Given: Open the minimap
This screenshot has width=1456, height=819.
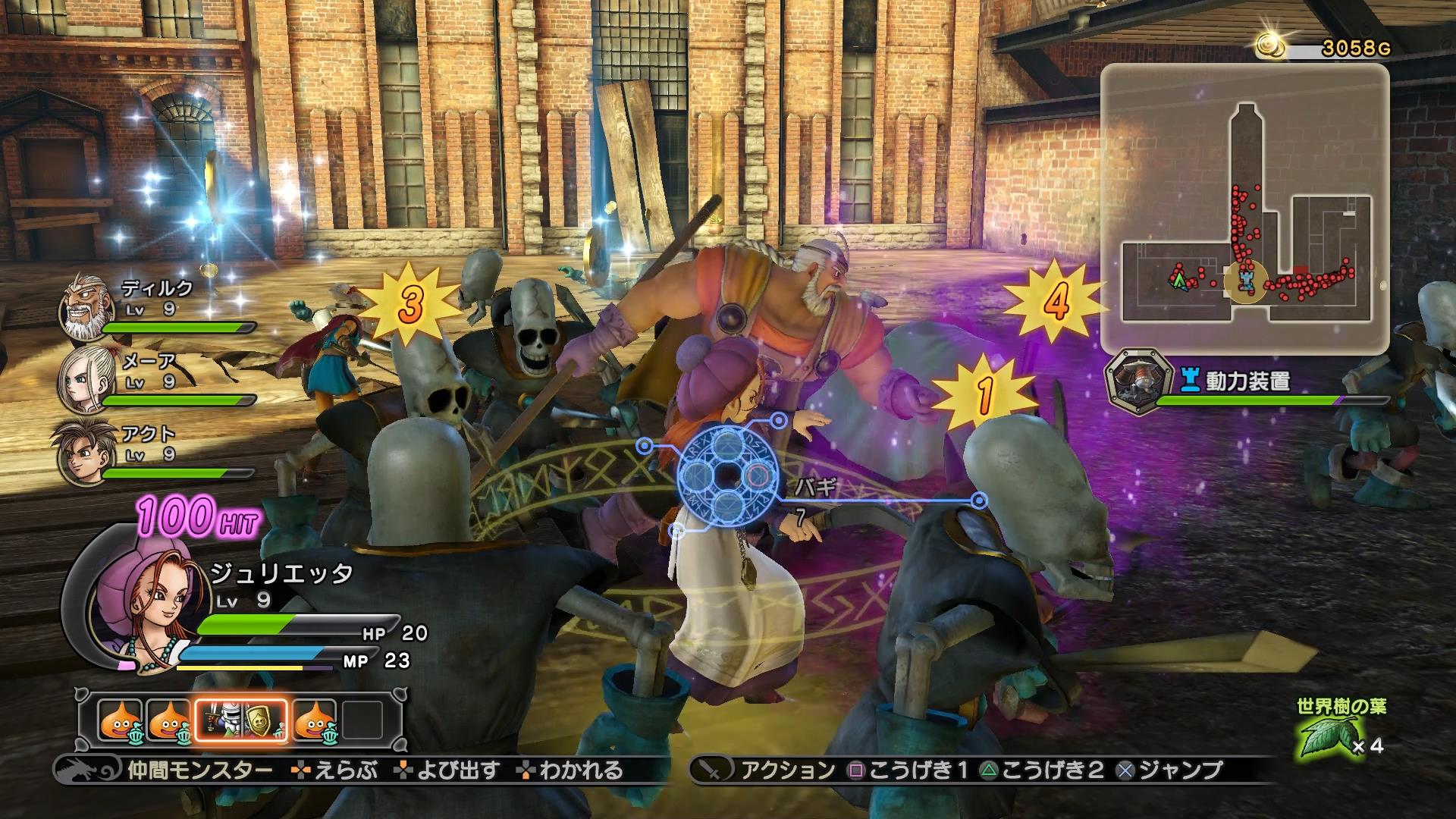Looking at the screenshot, I should pyautogui.click(x=1244, y=203).
